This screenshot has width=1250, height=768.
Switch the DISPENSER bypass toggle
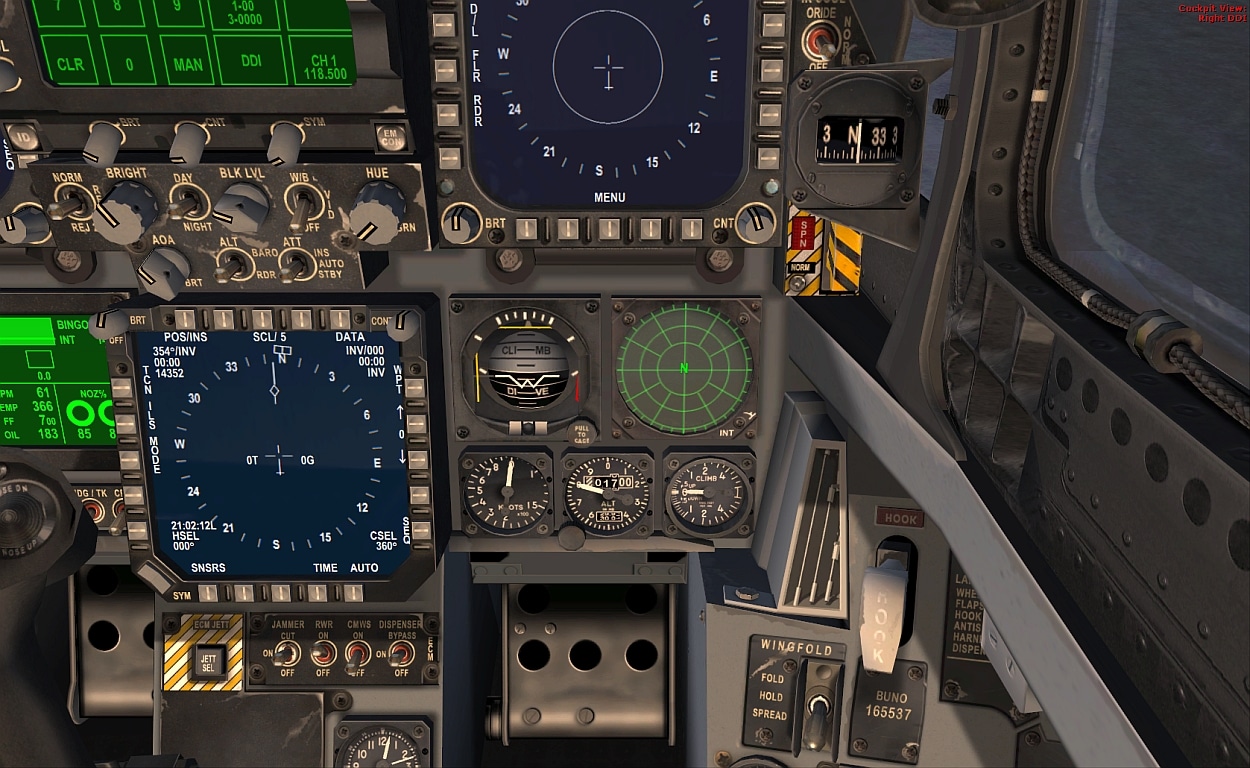399,654
